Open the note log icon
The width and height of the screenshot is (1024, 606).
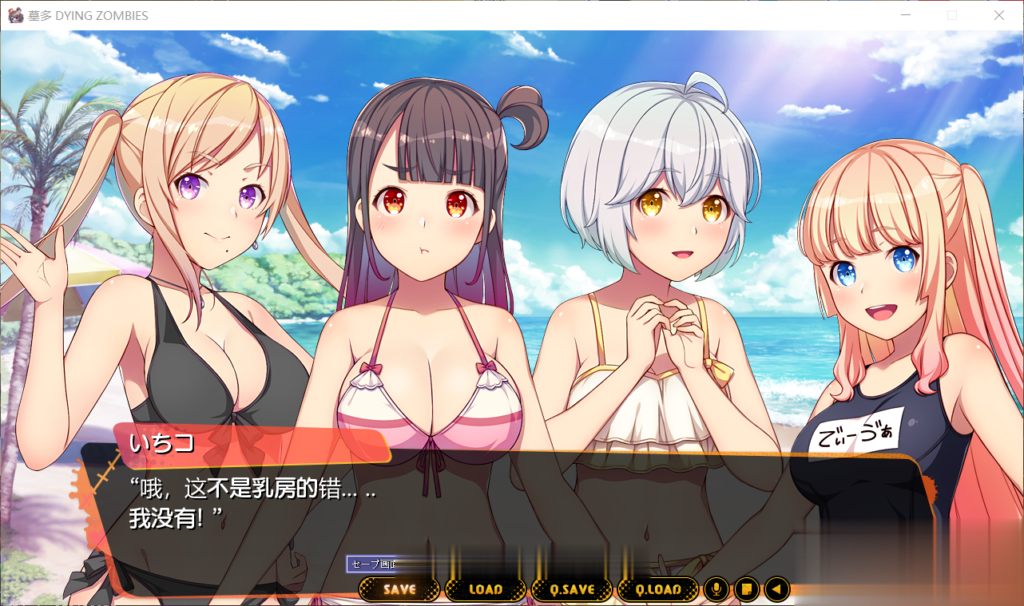point(746,590)
